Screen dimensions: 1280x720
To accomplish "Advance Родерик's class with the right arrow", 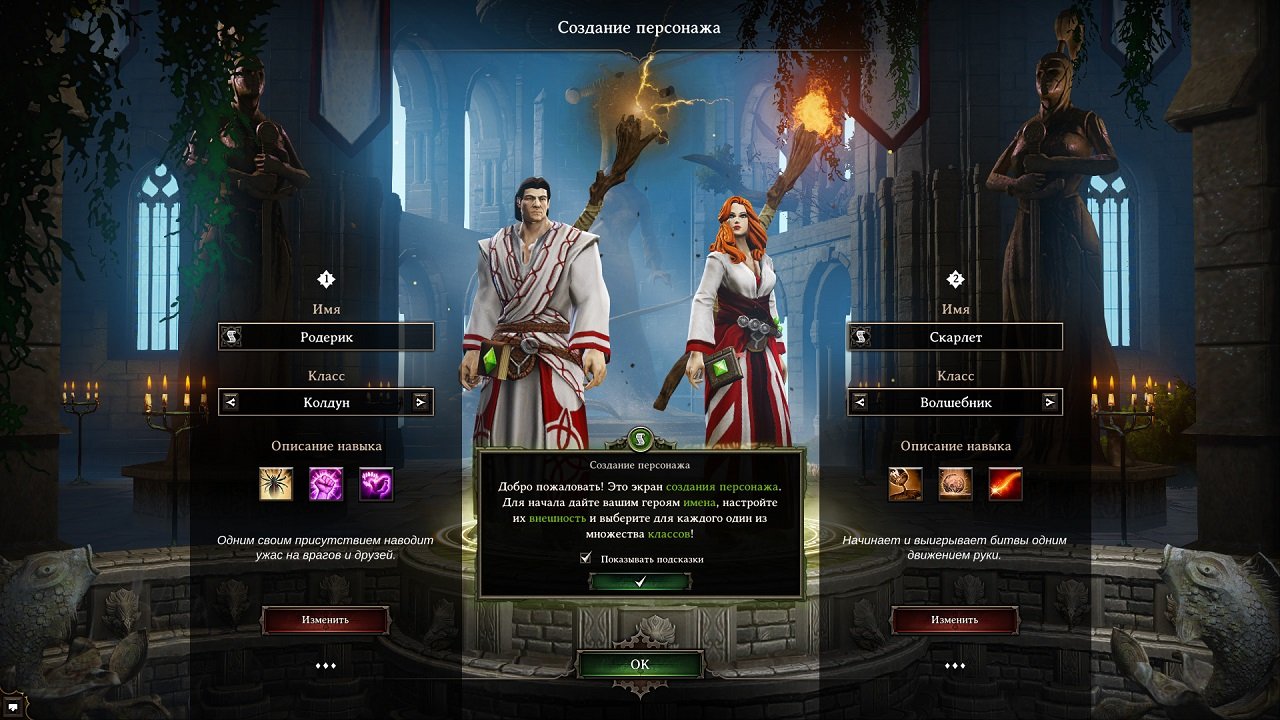I will (422, 402).
